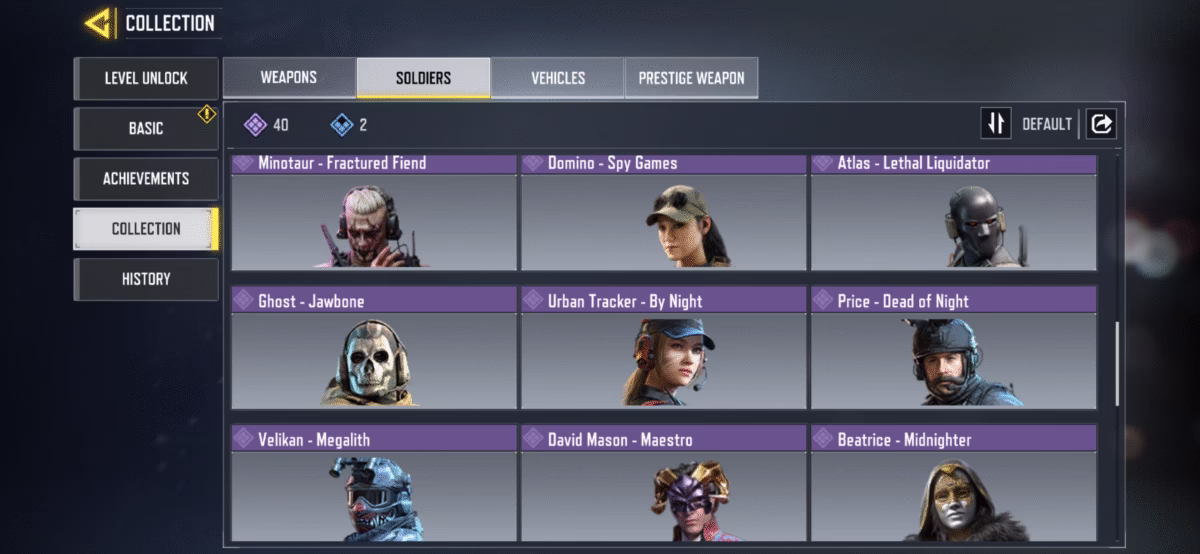Image resolution: width=1200 pixels, height=554 pixels.
Task: Open the History section
Action: pos(146,279)
